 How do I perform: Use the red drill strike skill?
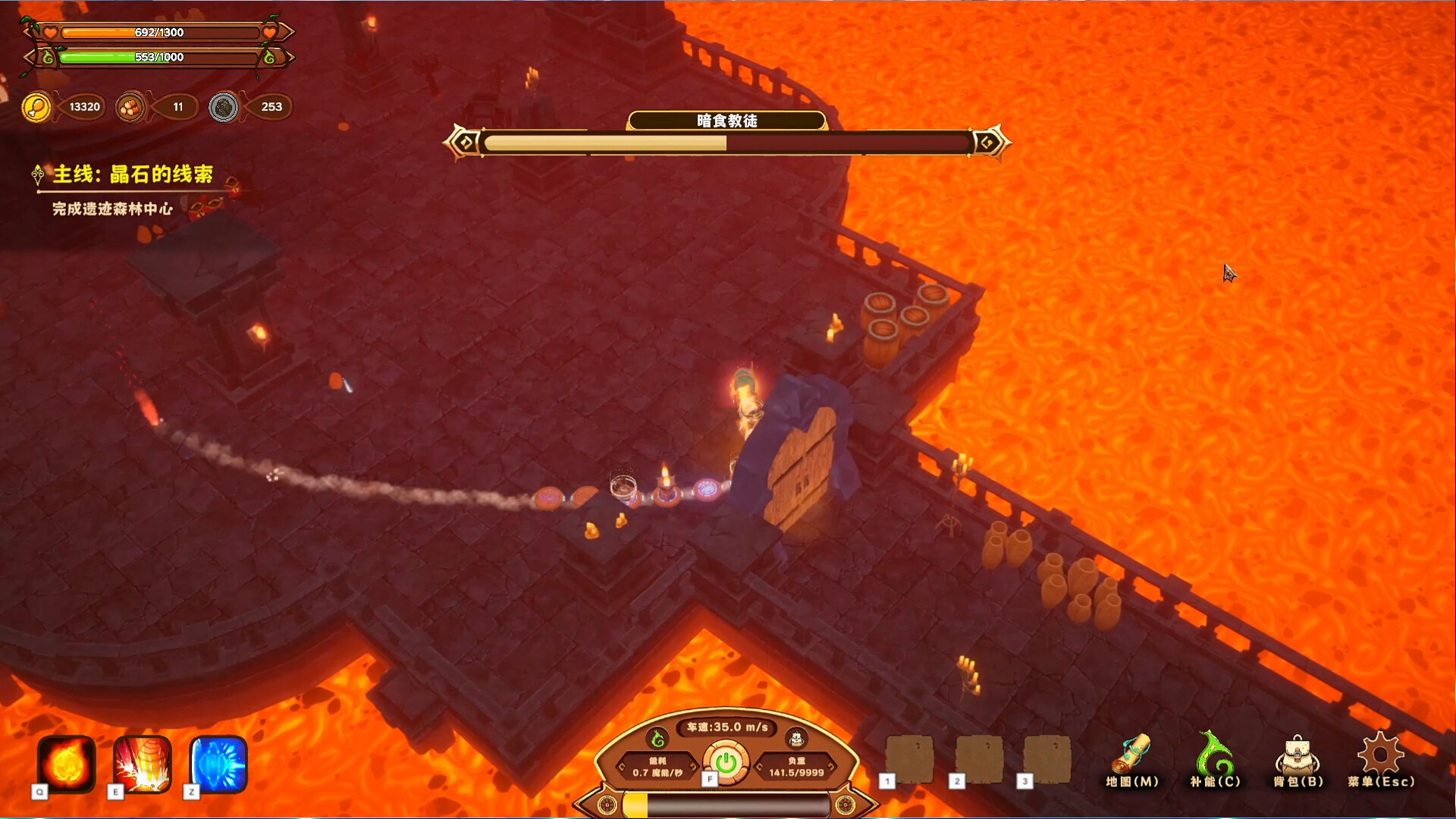[x=143, y=764]
